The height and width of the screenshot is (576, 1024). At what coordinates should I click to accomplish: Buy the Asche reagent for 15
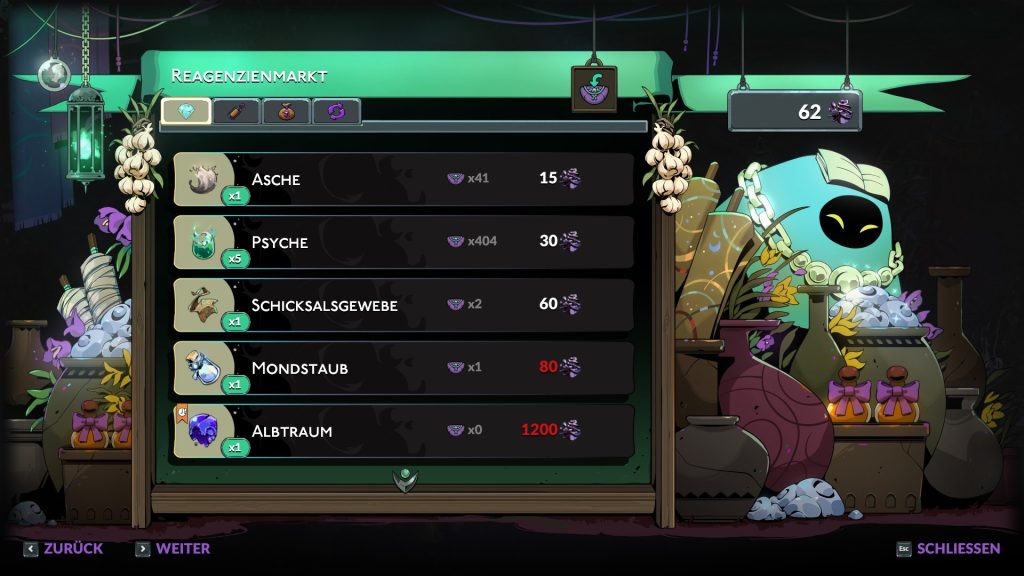[403, 179]
